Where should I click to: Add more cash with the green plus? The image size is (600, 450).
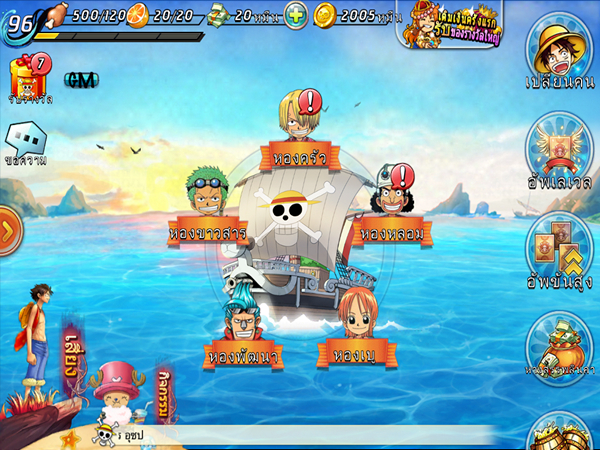(x=295, y=15)
